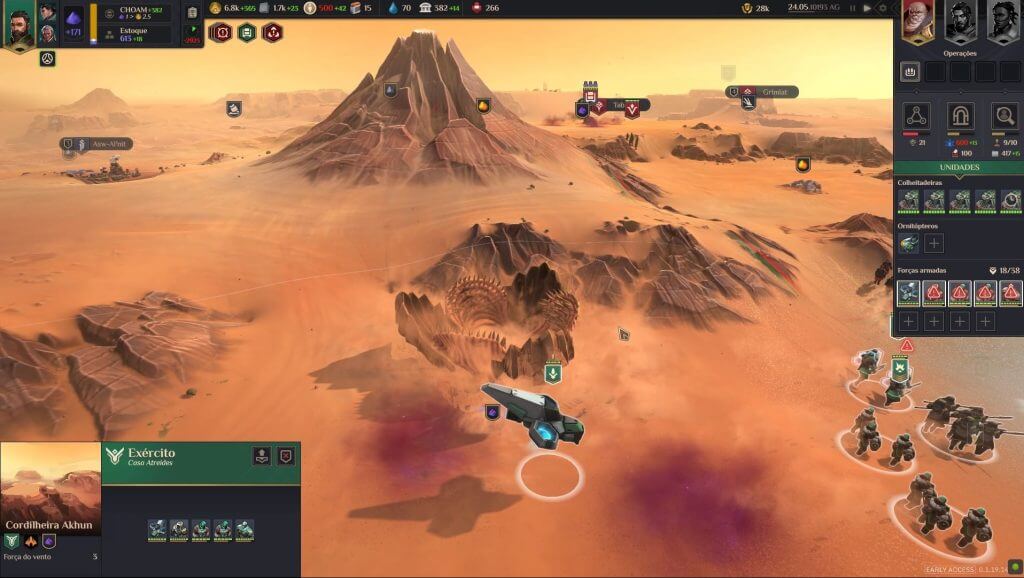
Task: Activate the first Operações slot
Action: (x=910, y=72)
